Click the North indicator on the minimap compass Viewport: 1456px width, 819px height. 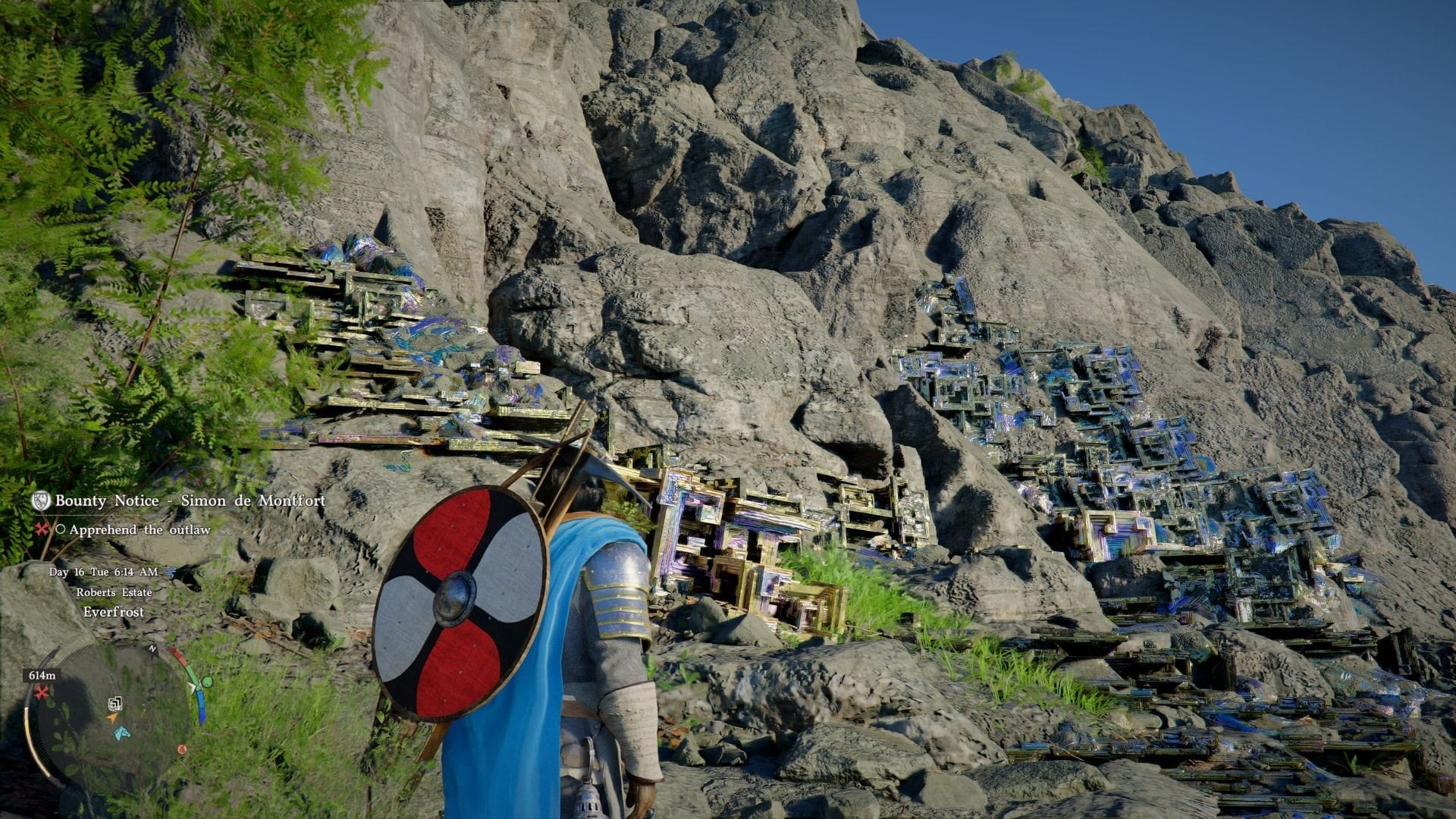point(152,648)
